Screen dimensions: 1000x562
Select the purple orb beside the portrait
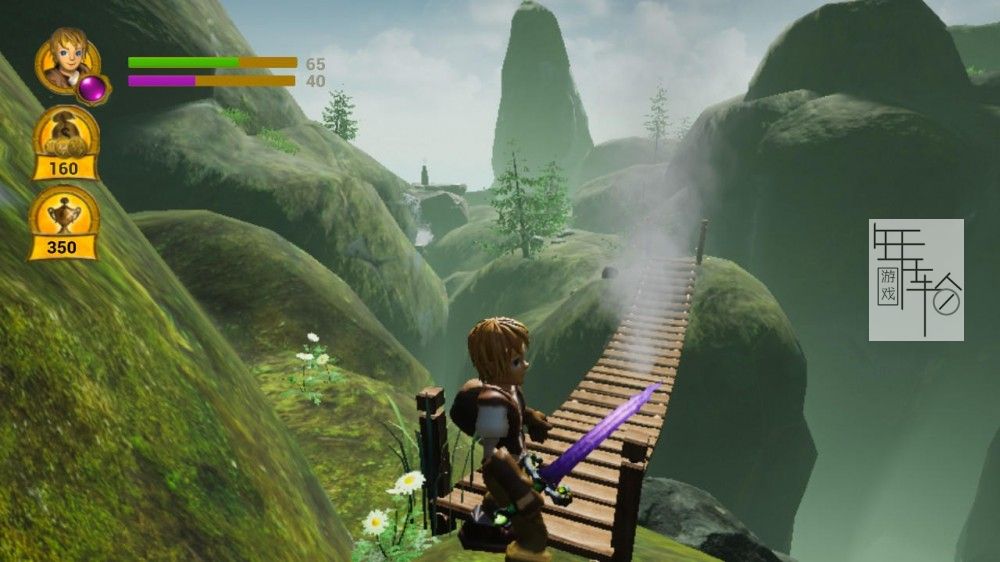tap(93, 88)
